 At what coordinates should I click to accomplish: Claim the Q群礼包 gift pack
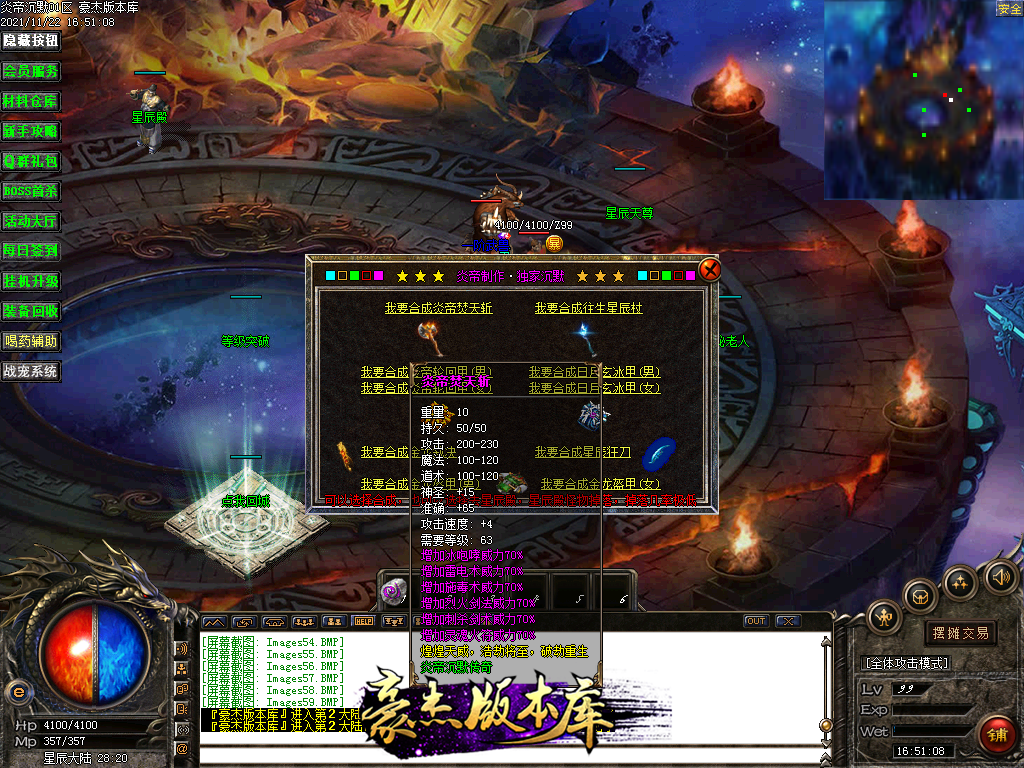(30, 161)
